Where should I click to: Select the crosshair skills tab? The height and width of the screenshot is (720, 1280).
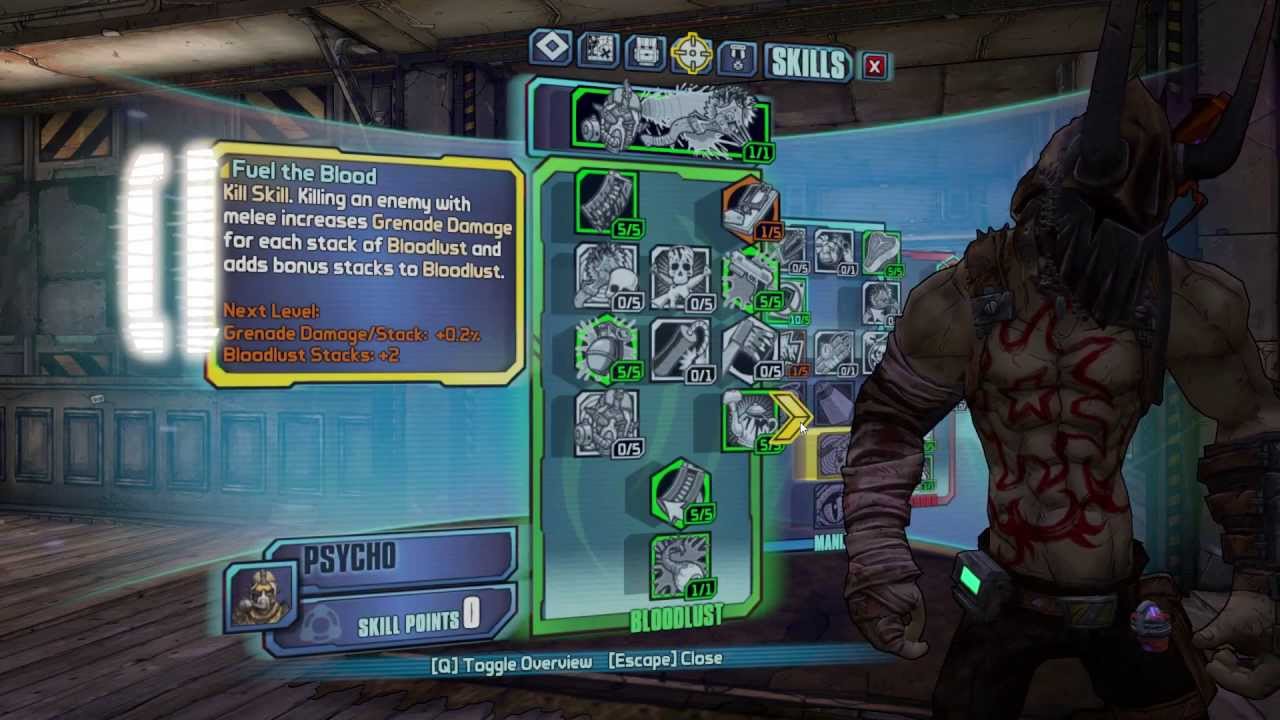point(692,54)
